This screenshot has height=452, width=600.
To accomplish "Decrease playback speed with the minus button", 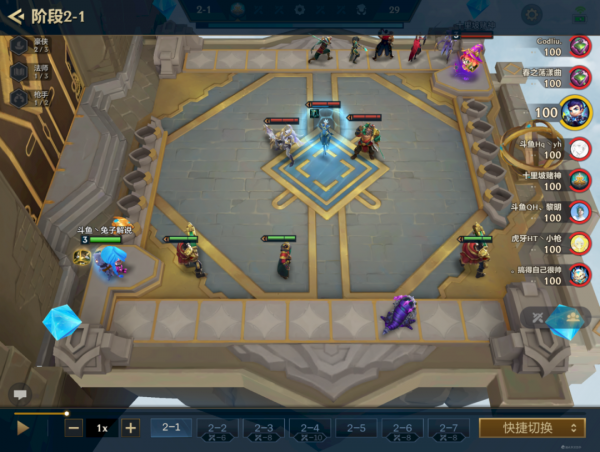I will coord(74,428).
